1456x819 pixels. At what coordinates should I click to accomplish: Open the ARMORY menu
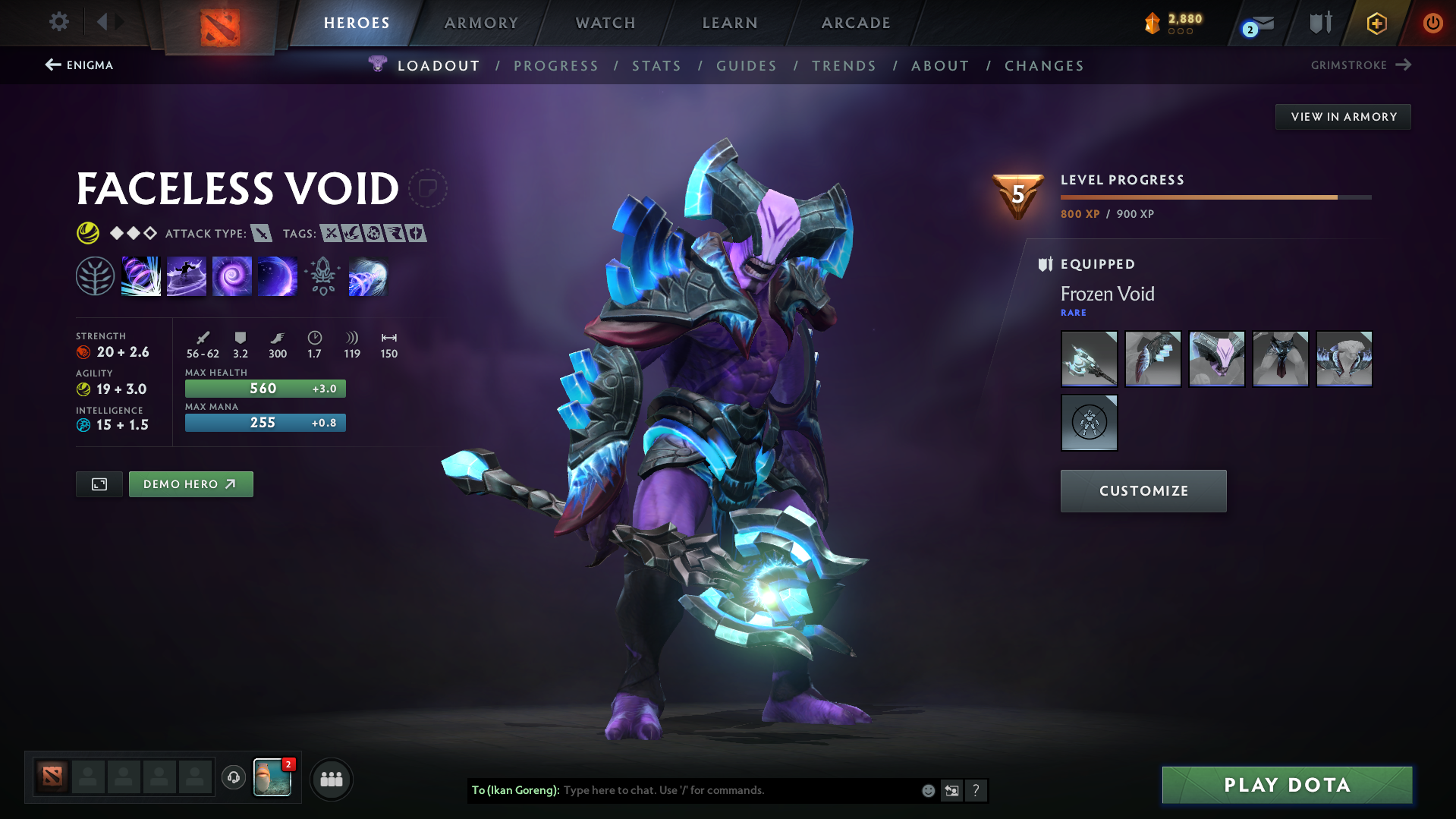click(x=481, y=23)
